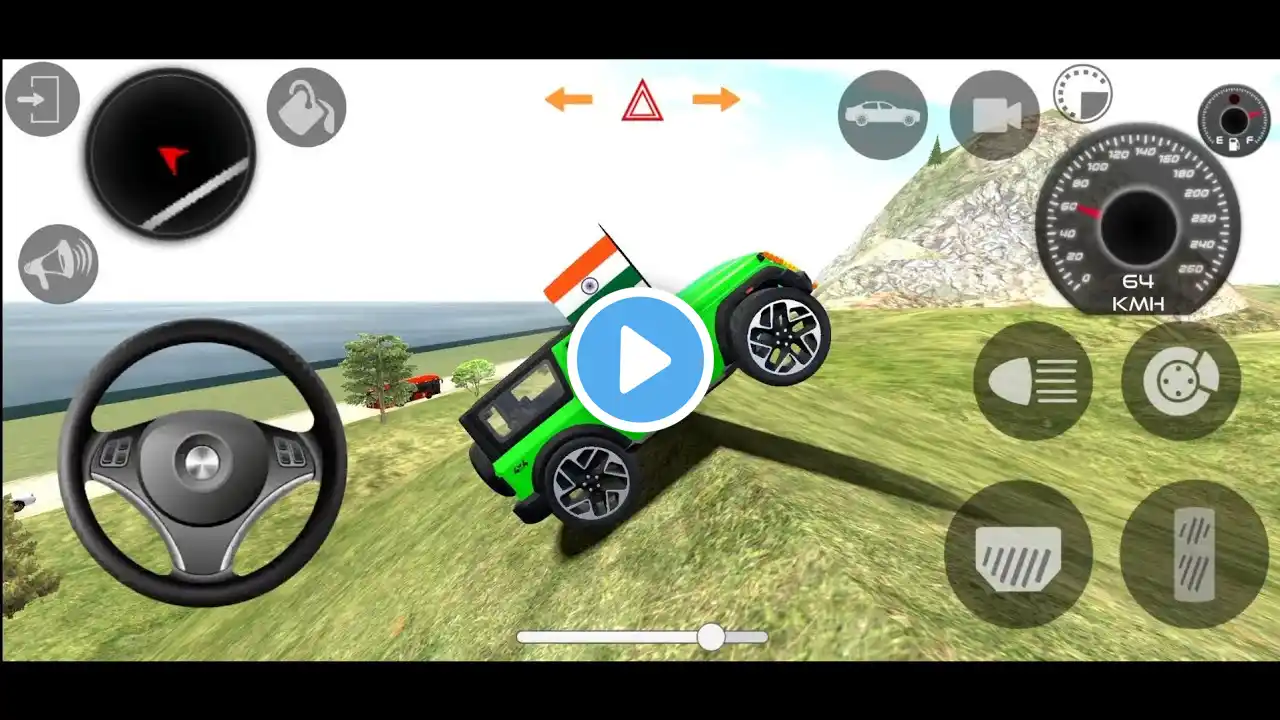Step on the accelerator pedal
Image resolution: width=1280 pixels, height=720 pixels.
pos(1194,553)
